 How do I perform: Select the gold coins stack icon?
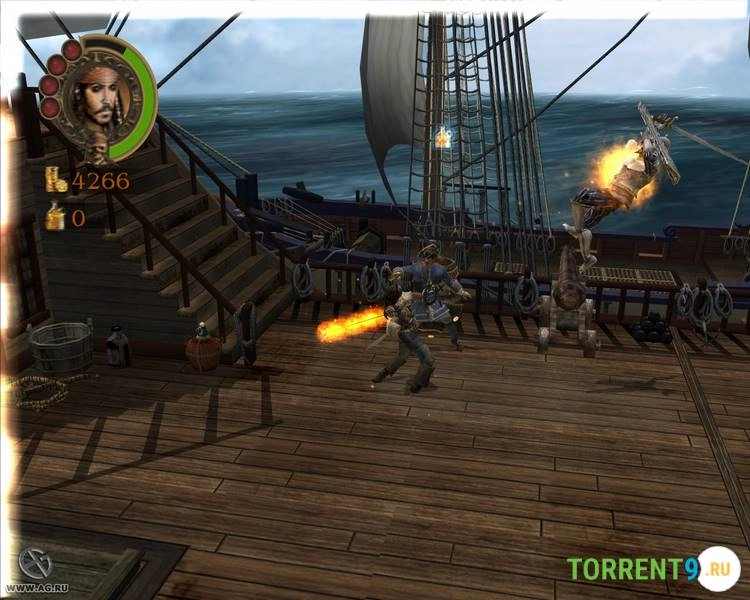(x=56, y=180)
